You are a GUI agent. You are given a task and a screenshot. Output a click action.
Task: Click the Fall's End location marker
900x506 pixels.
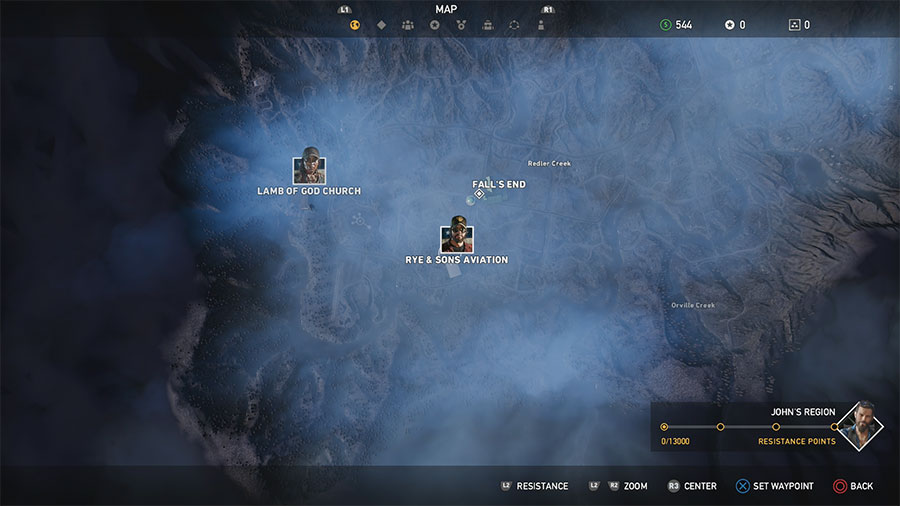(x=479, y=194)
